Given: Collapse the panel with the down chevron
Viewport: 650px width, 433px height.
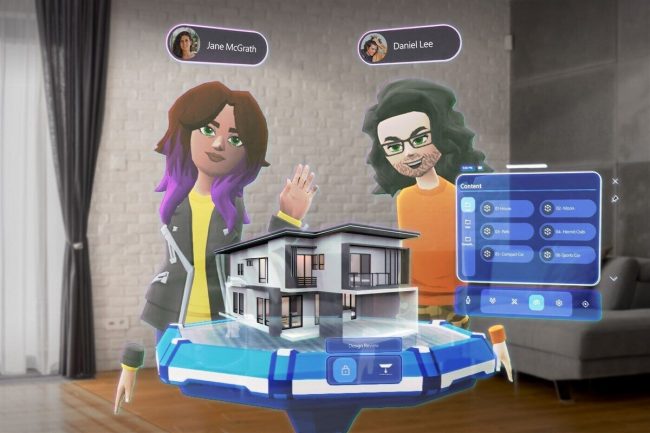Looking at the screenshot, I should click(x=614, y=279).
